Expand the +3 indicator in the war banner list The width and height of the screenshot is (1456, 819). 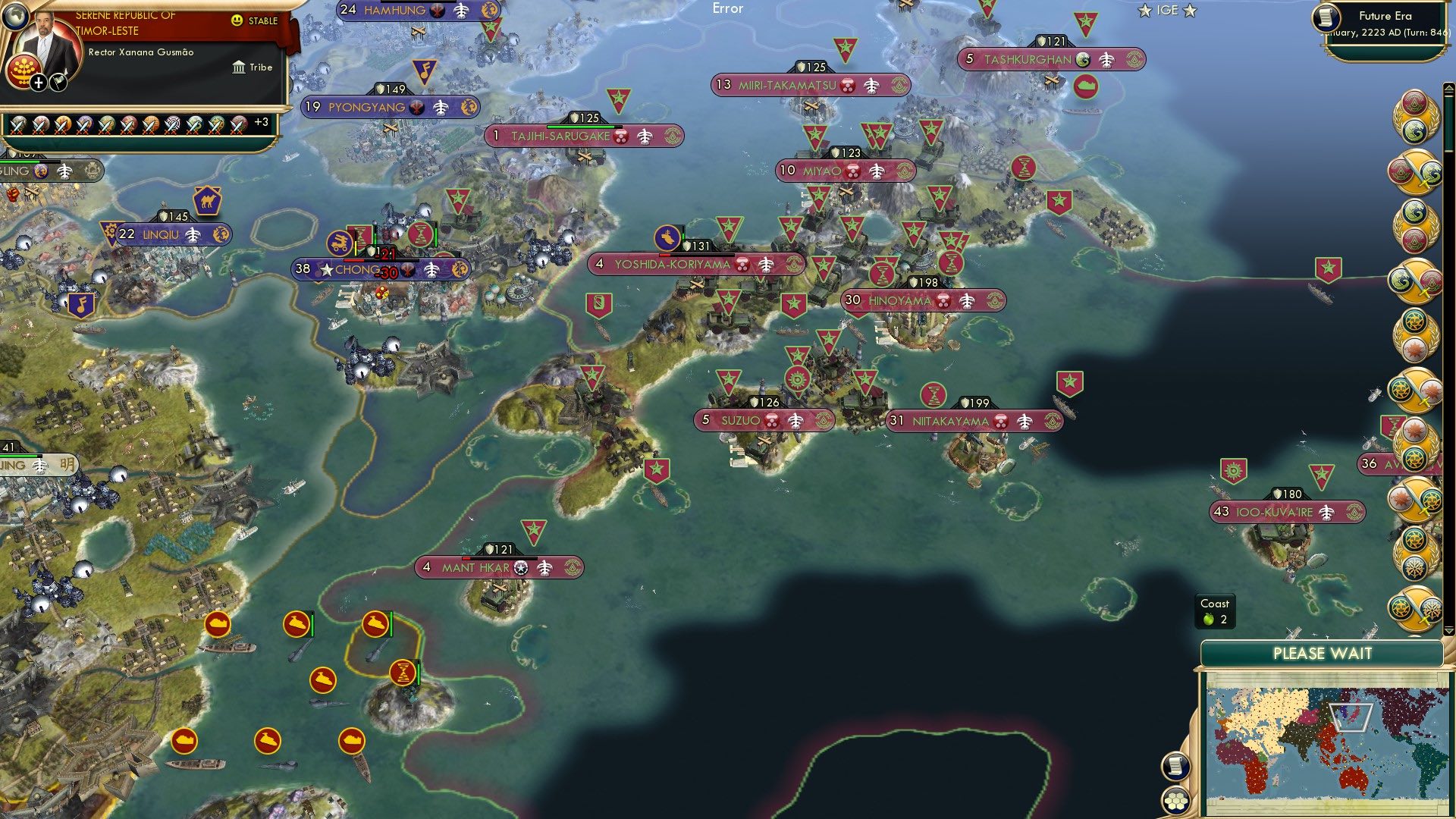[262, 122]
